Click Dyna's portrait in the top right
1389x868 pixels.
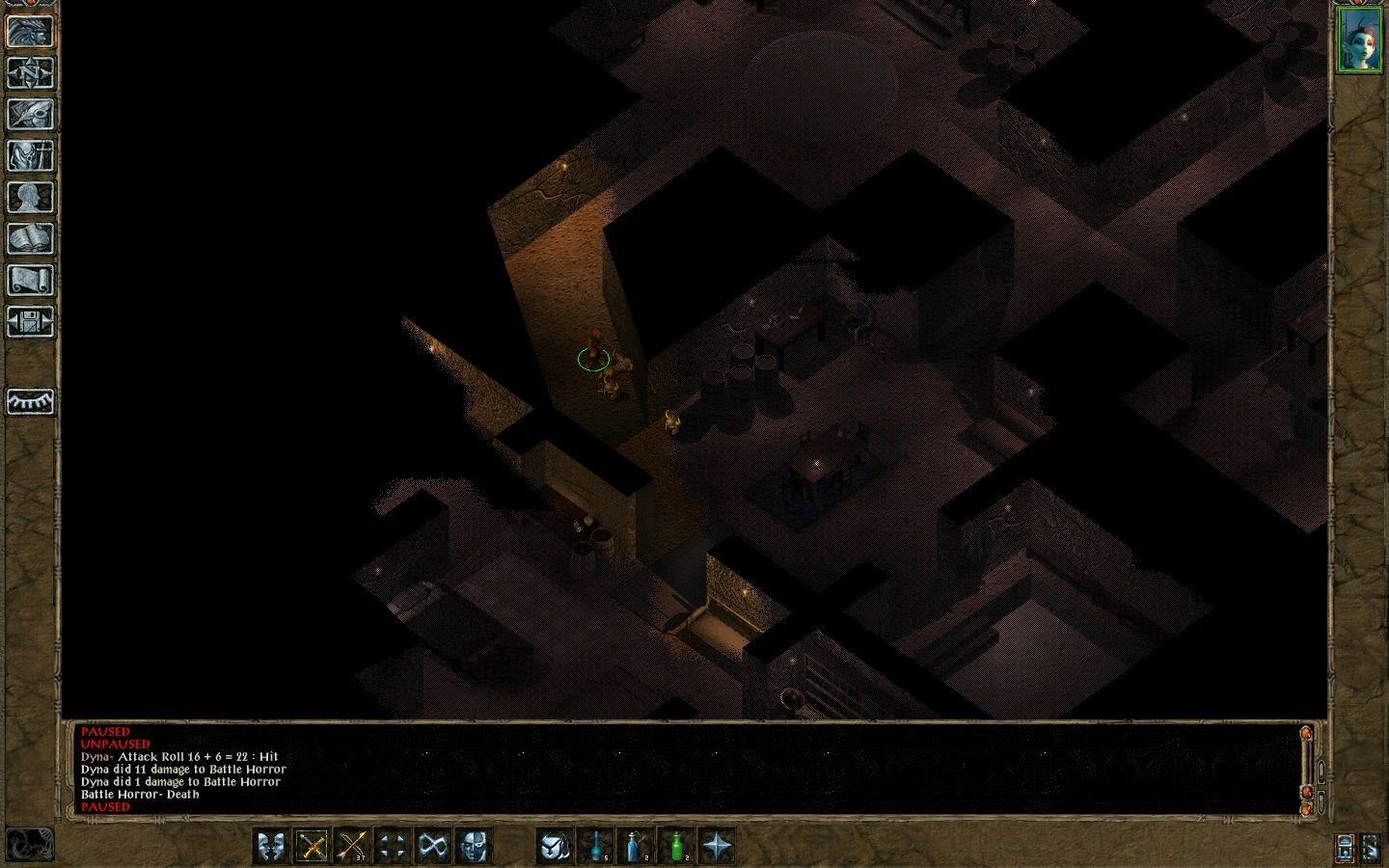coord(1361,41)
